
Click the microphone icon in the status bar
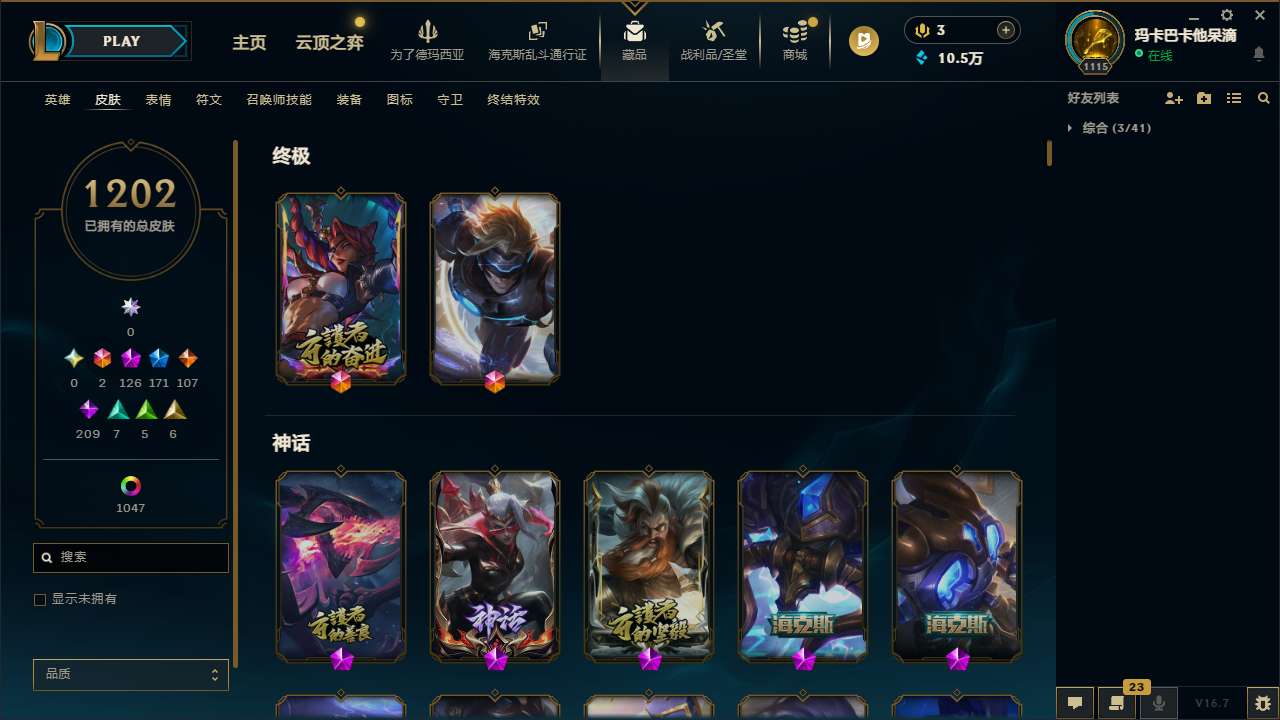(1158, 702)
